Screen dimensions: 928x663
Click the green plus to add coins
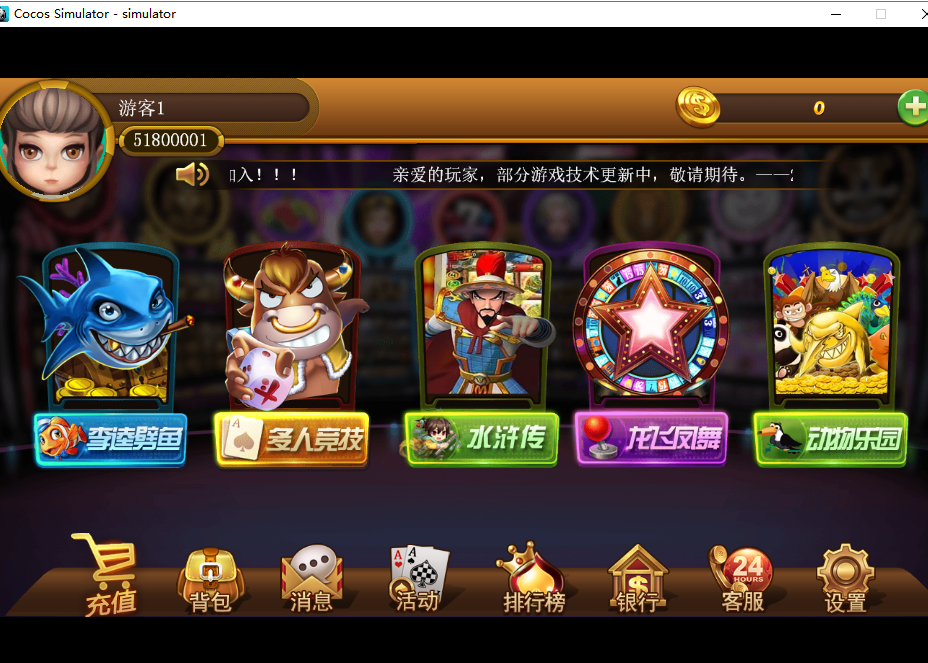(x=913, y=107)
